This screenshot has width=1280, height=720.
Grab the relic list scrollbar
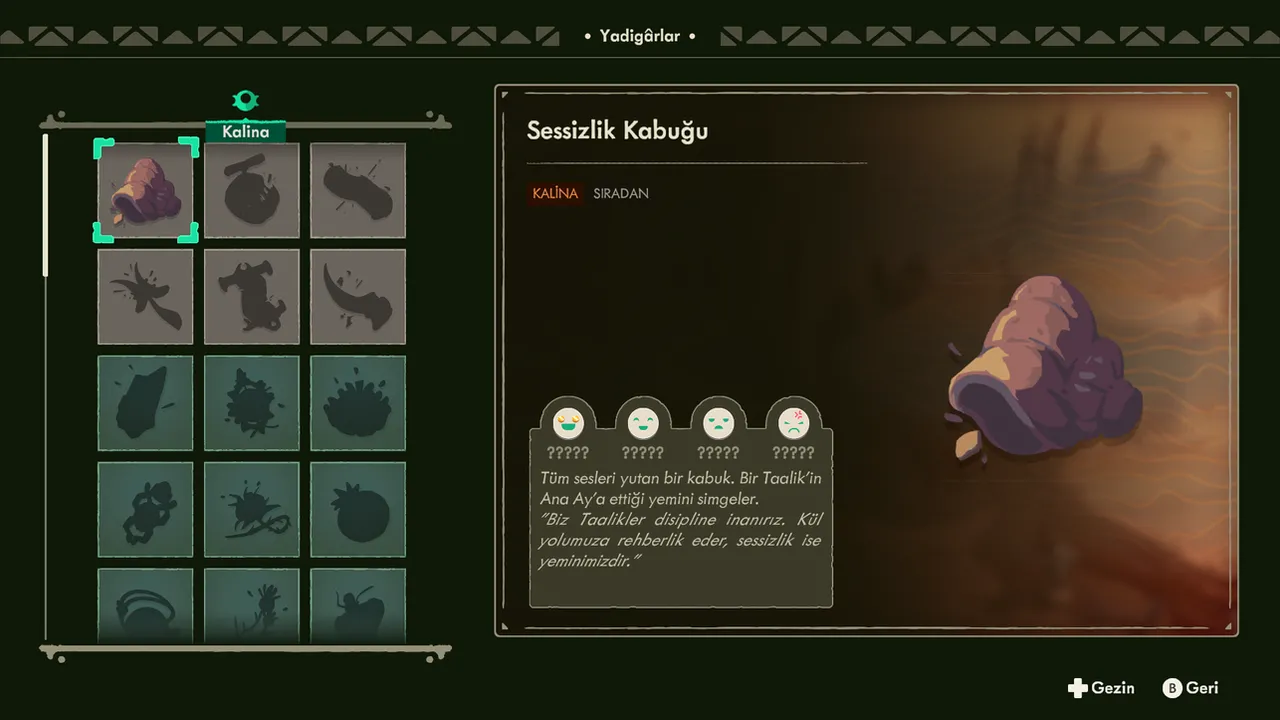coord(45,205)
